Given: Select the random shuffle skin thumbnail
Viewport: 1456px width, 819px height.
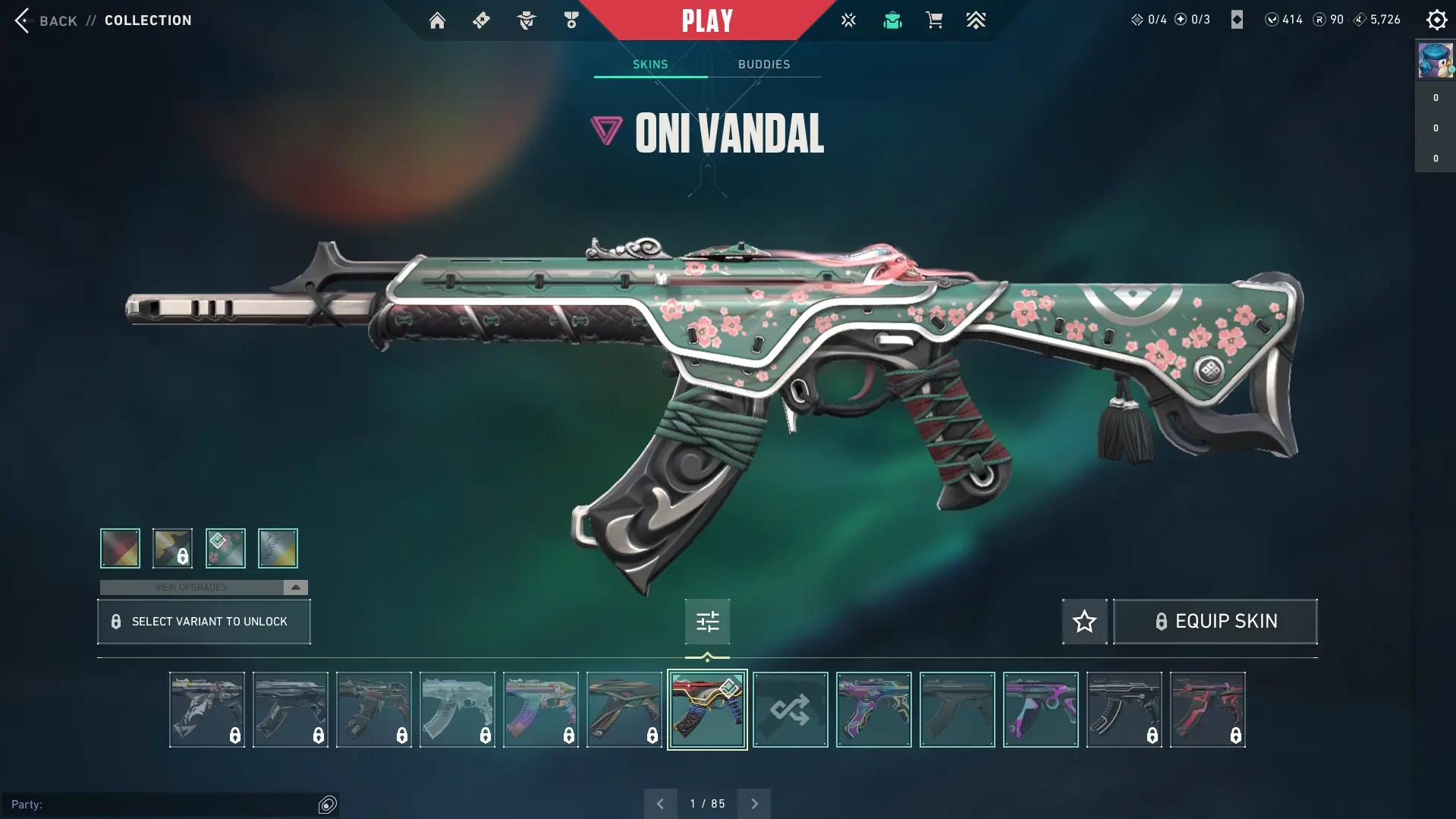Looking at the screenshot, I should tap(790, 710).
